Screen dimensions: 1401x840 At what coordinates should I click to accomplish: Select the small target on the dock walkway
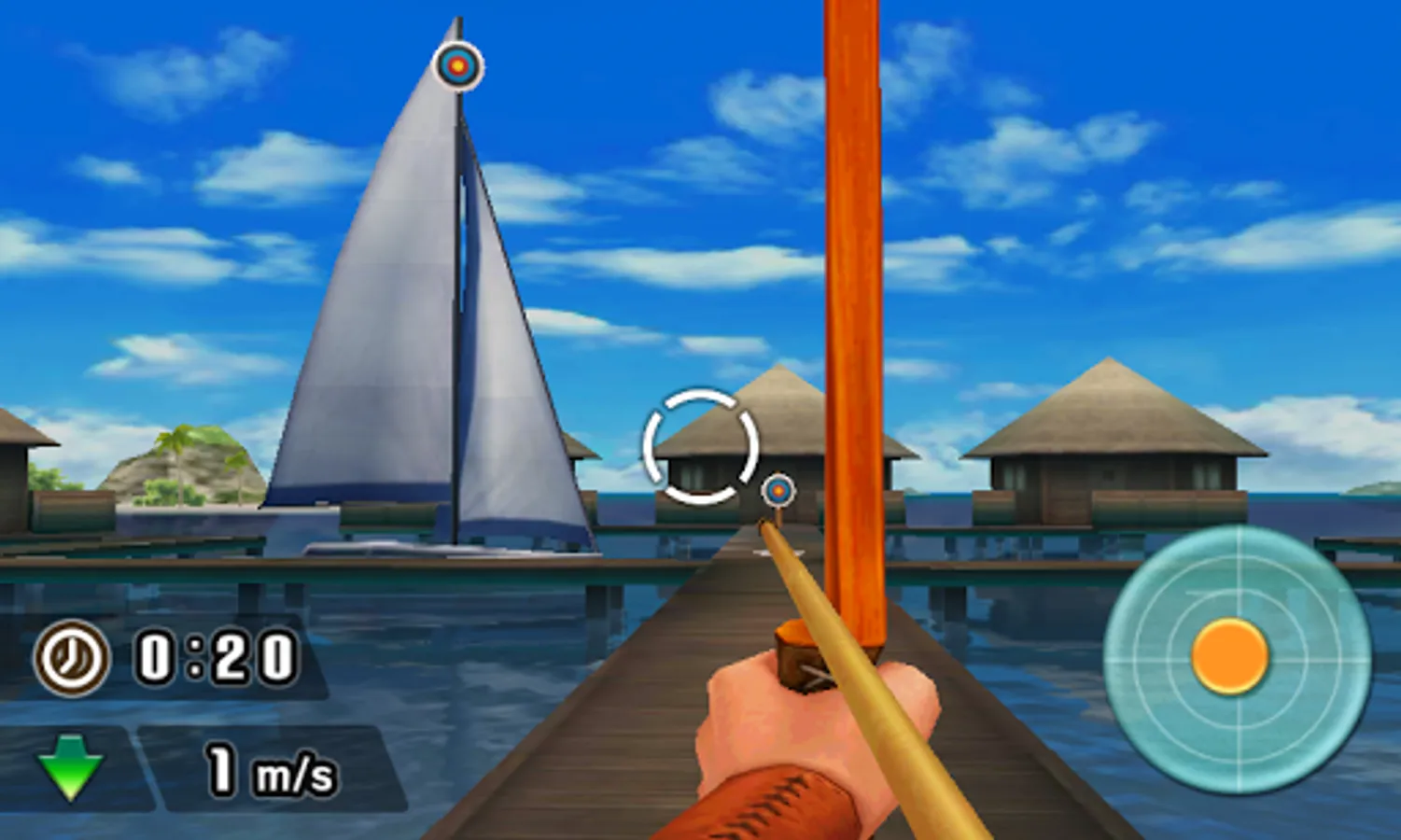(x=777, y=490)
